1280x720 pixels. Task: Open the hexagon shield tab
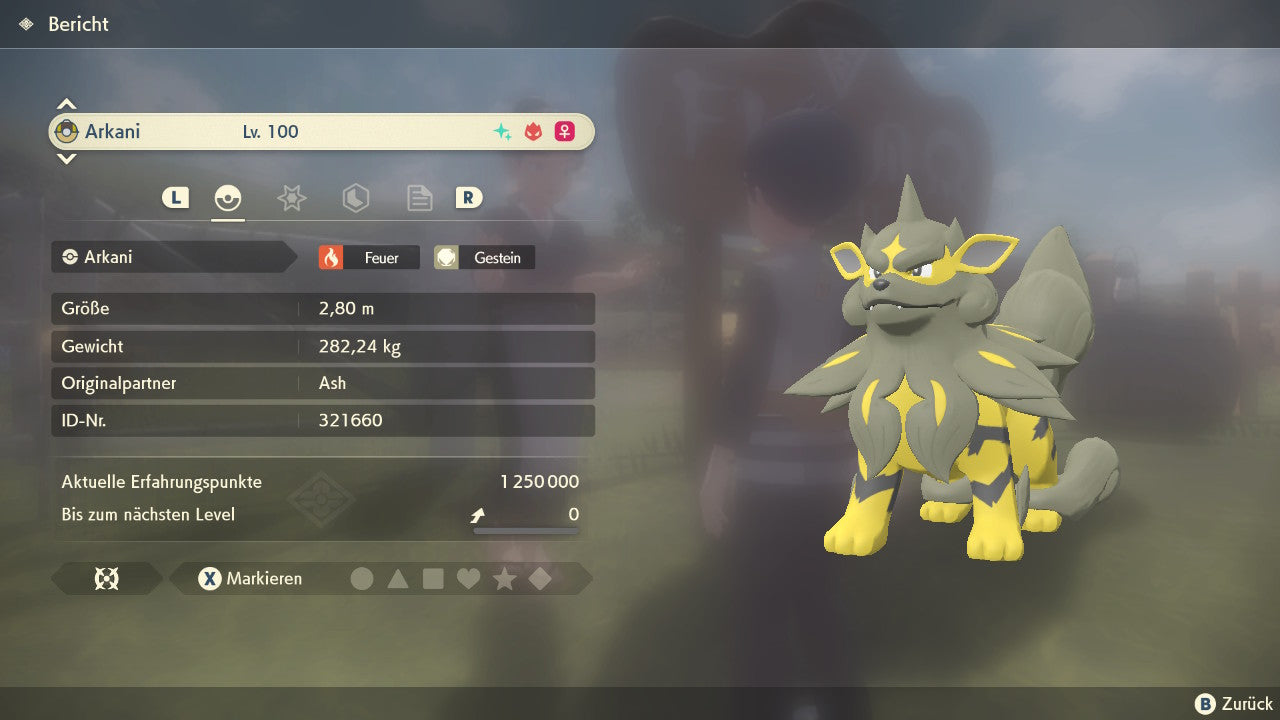[355, 198]
